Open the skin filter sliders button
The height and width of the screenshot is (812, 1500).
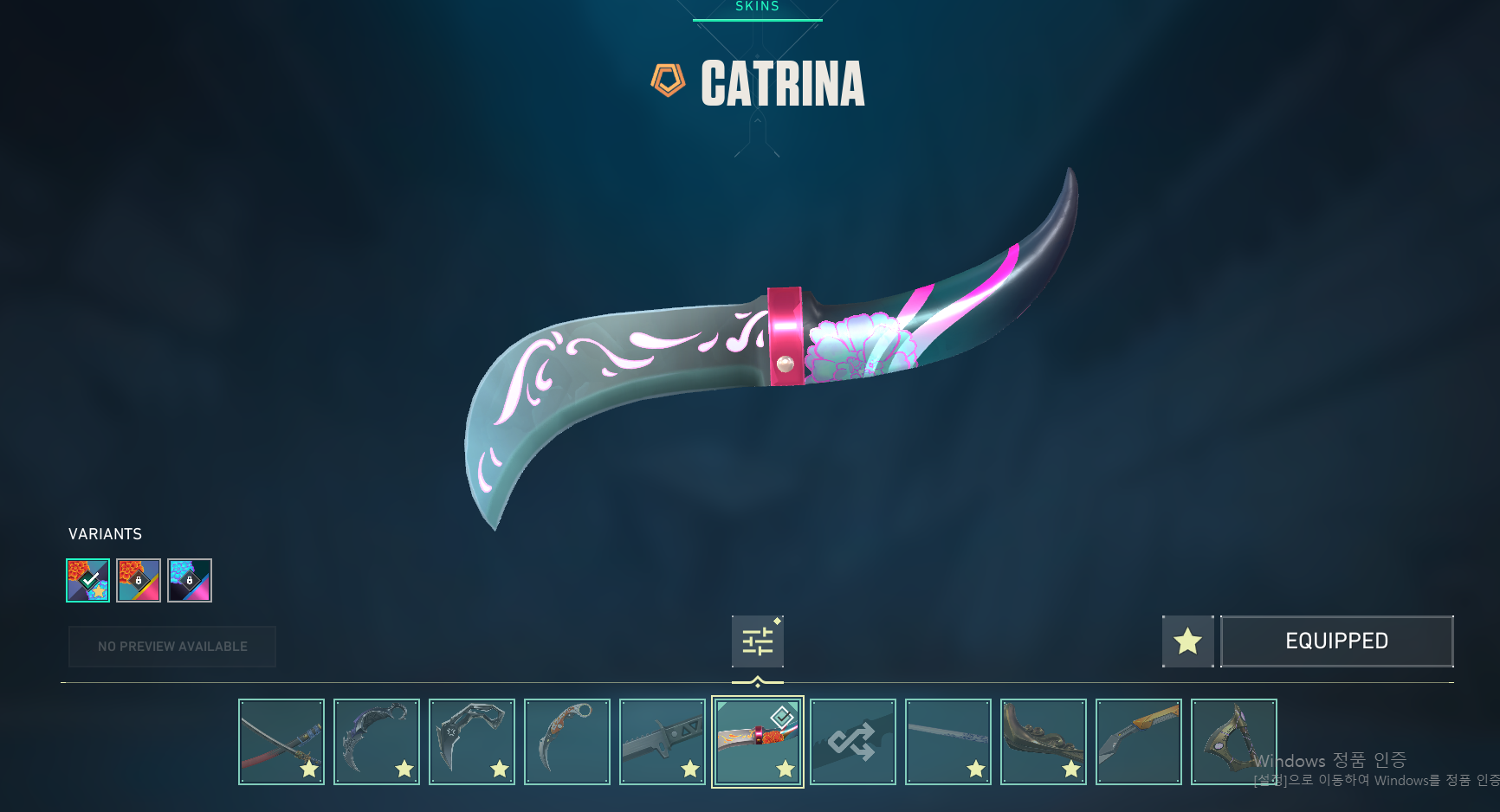tap(757, 641)
